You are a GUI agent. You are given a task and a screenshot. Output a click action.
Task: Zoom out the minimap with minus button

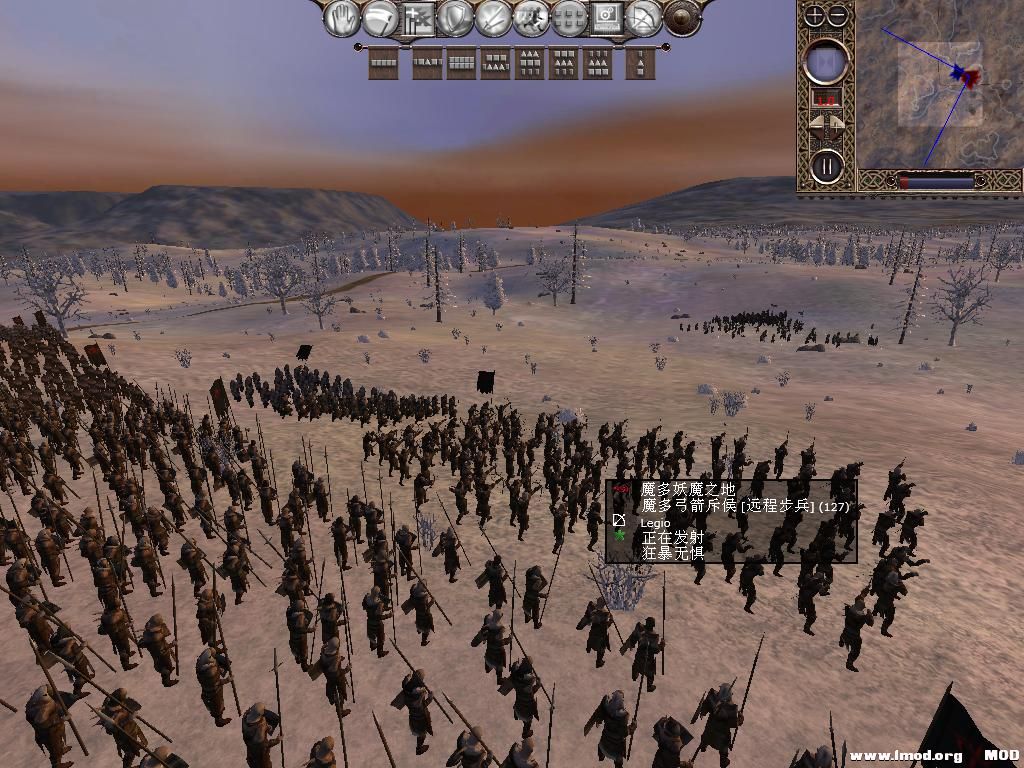tap(838, 15)
